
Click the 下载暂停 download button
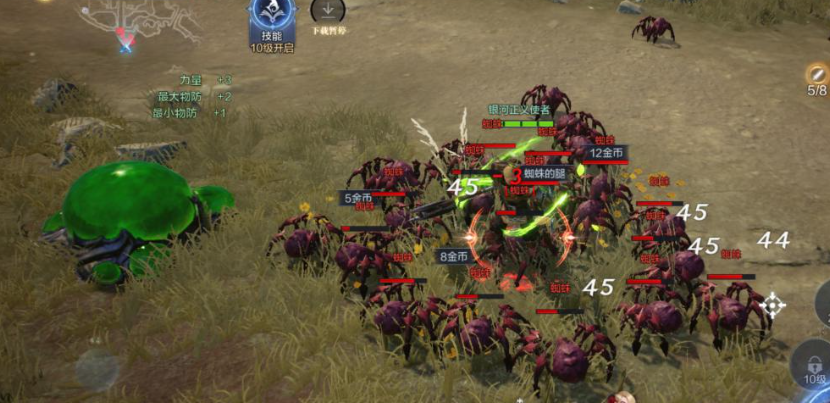pos(327,13)
